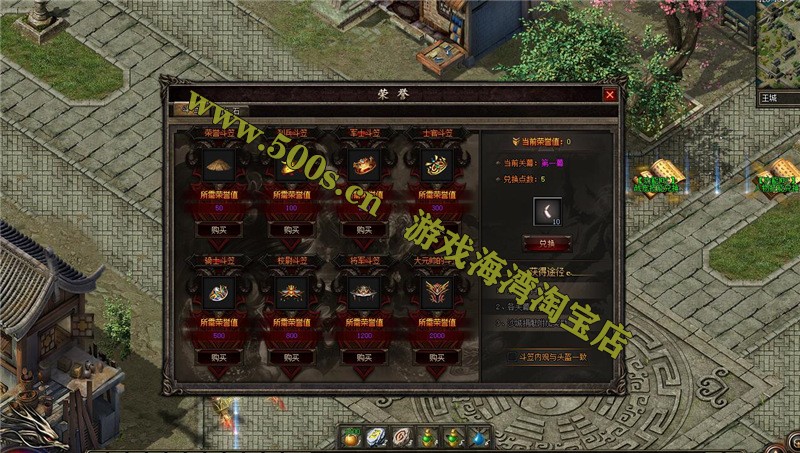Toggle the 斗笠内观与头盔一致 checkbox
800x453 pixels.
point(513,355)
